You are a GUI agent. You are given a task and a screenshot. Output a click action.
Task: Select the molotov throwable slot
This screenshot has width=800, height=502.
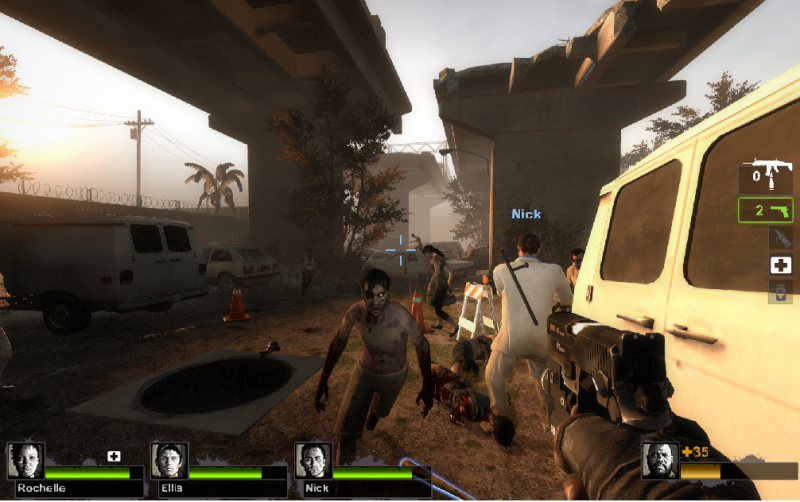[x=780, y=238]
